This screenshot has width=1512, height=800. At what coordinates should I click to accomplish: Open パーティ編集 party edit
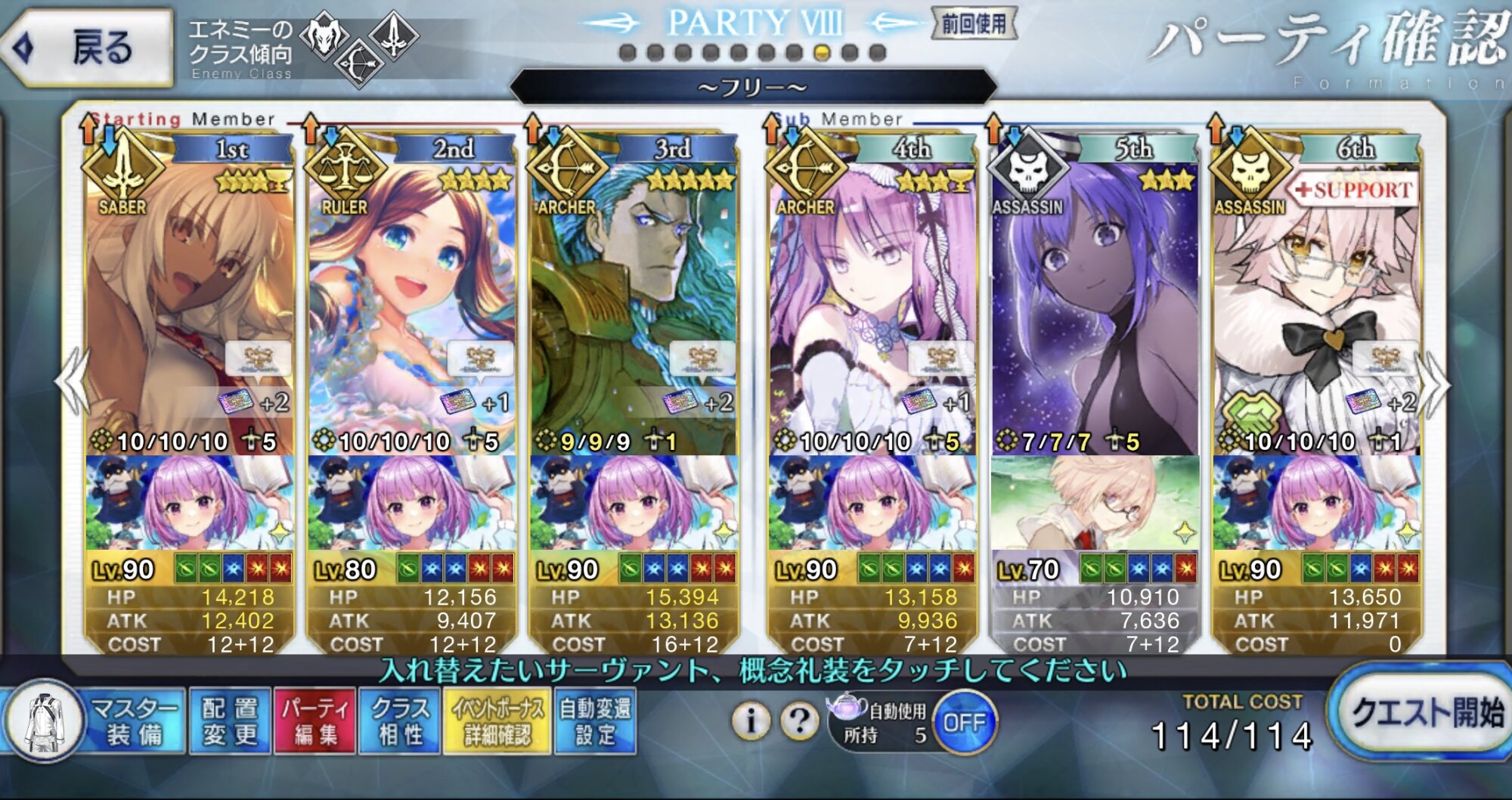click(x=314, y=721)
